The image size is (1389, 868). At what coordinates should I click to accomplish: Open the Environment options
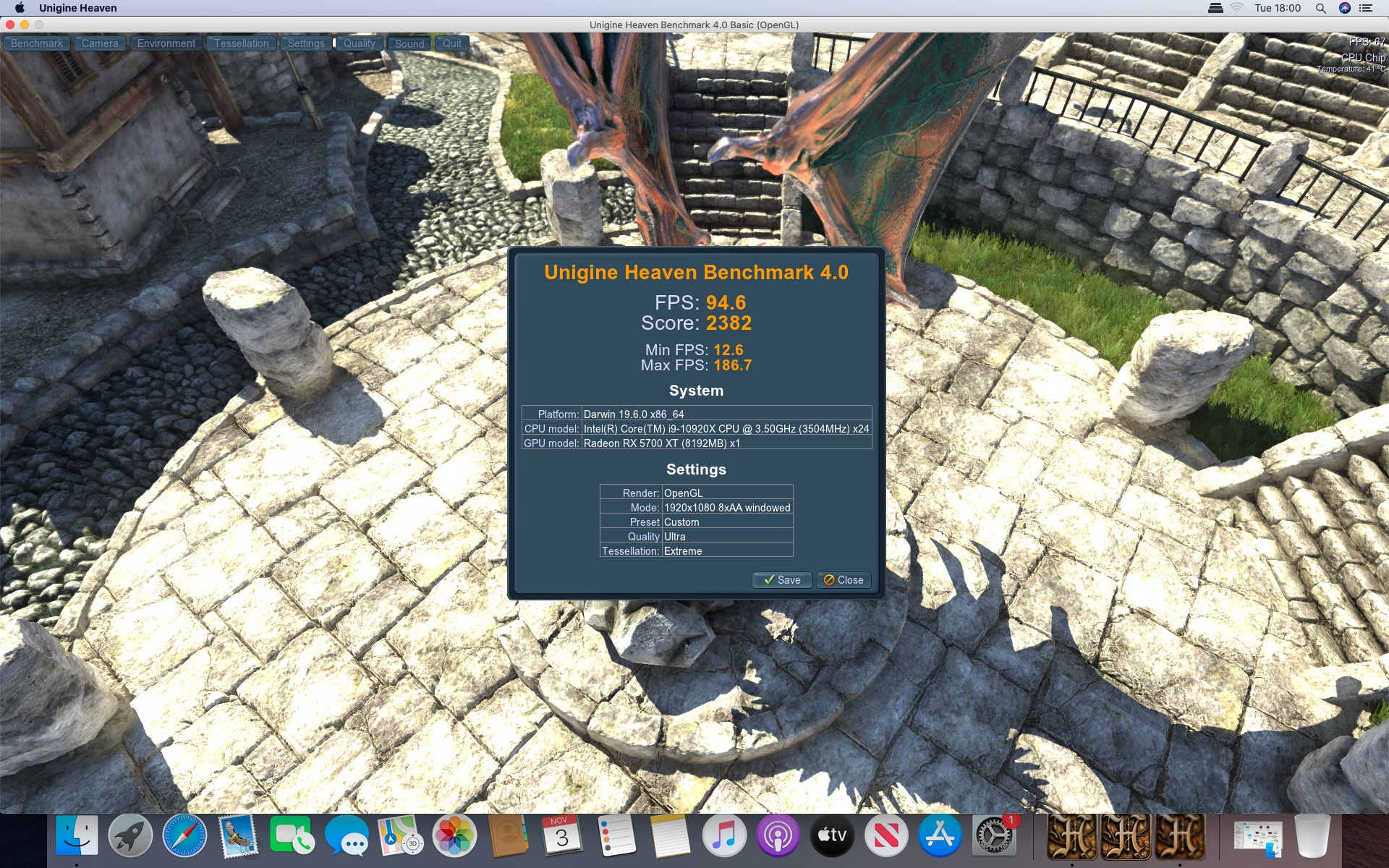166,43
